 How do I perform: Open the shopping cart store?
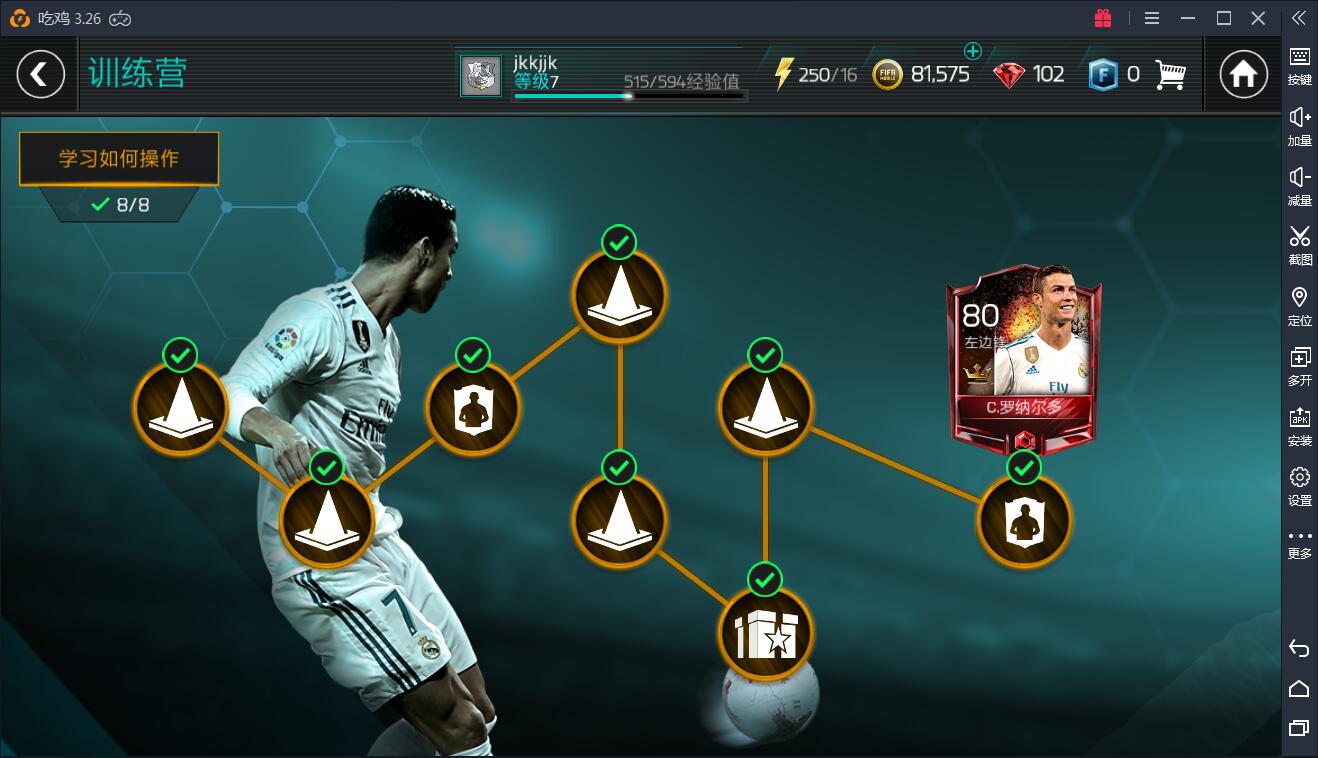click(1170, 75)
